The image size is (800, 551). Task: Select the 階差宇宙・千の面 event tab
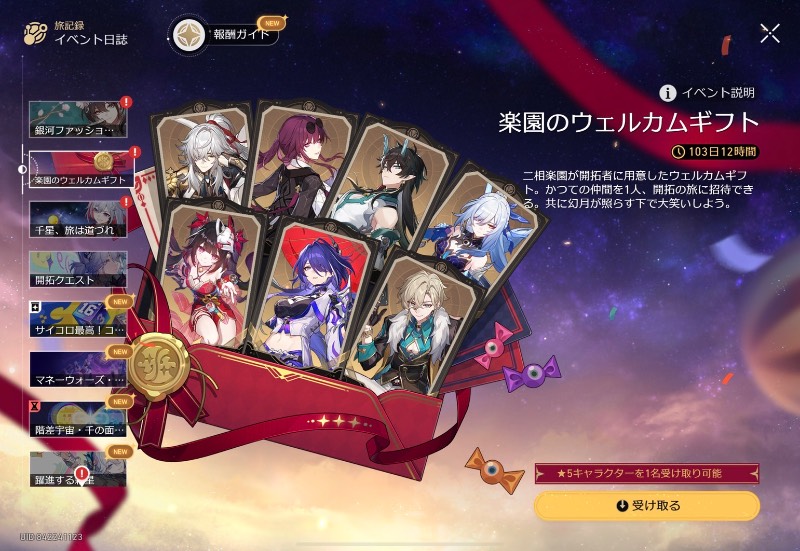click(x=79, y=418)
